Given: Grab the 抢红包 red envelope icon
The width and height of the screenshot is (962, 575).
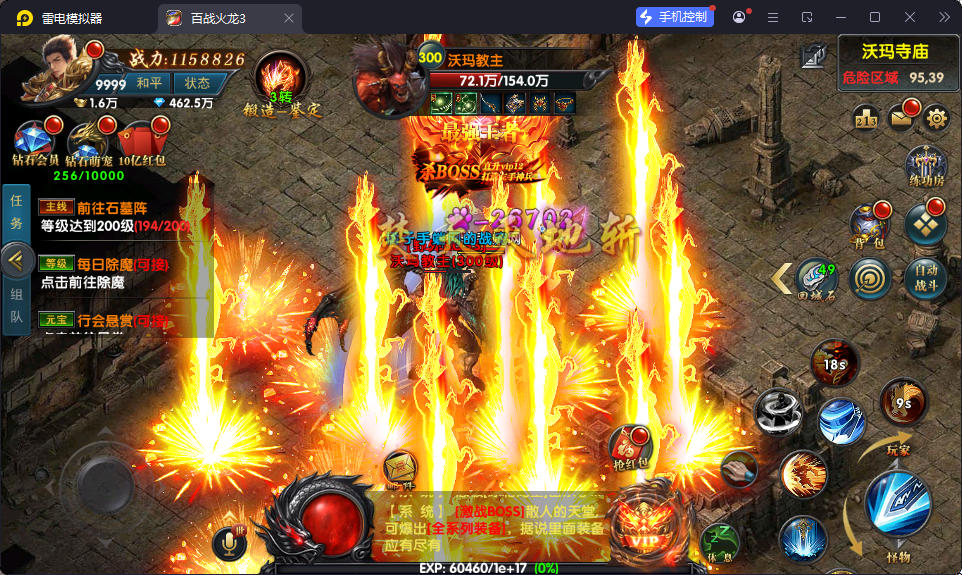Looking at the screenshot, I should [x=631, y=447].
